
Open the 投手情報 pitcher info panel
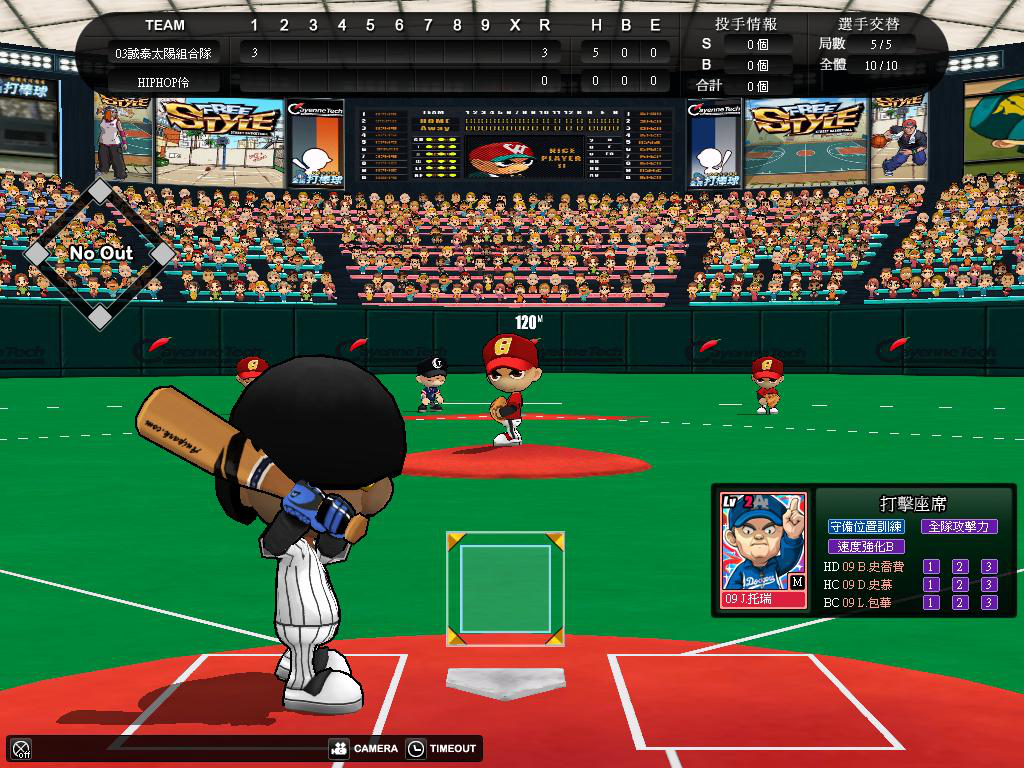coord(746,23)
